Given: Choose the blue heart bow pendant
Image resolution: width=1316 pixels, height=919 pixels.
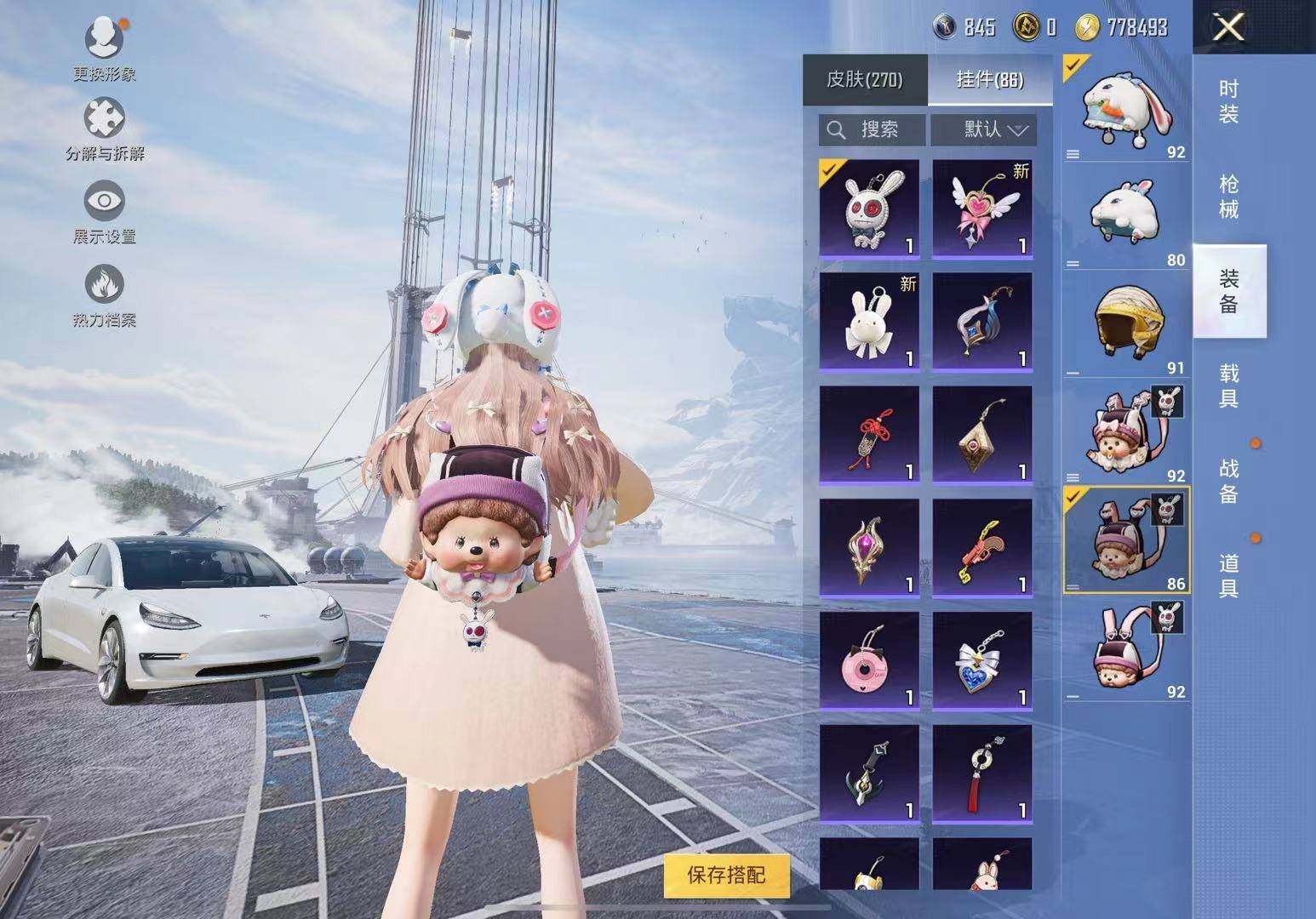Looking at the screenshot, I should click(982, 660).
